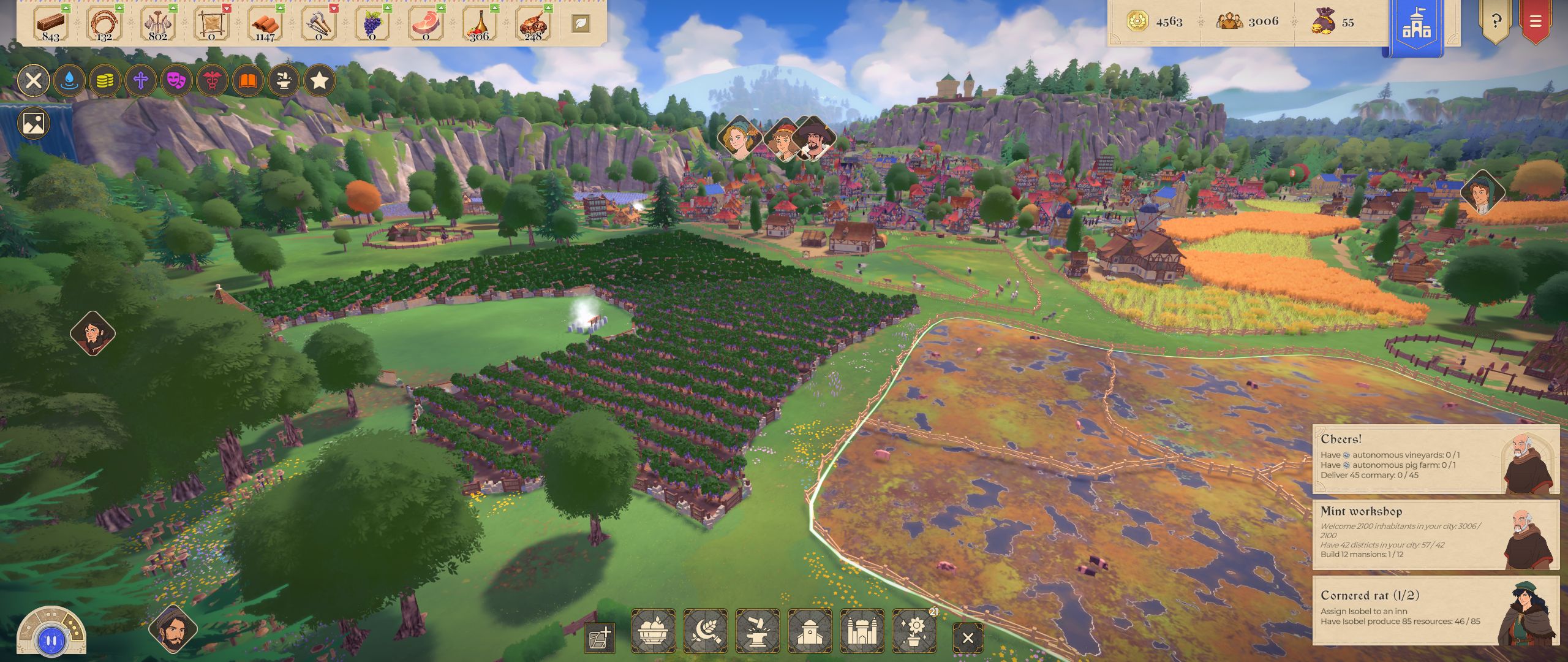Toggle the theater masks entertainment overlay

176,80
